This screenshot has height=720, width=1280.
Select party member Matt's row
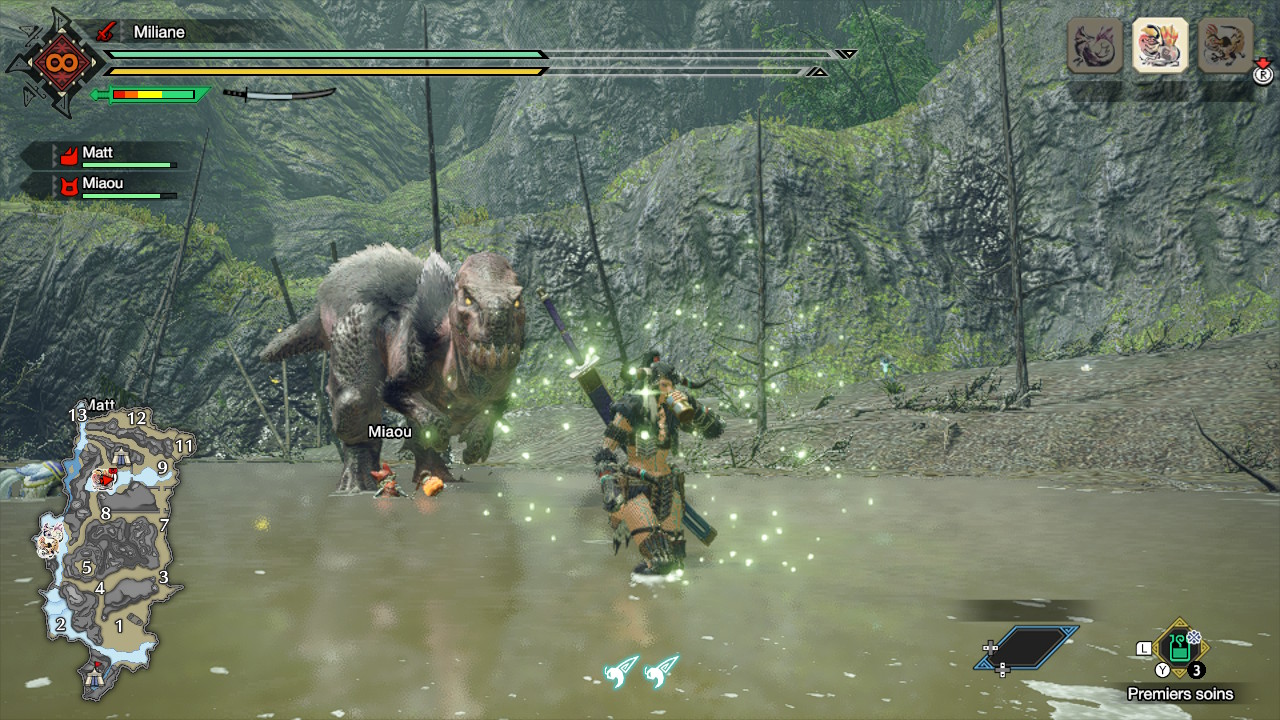click(x=110, y=155)
